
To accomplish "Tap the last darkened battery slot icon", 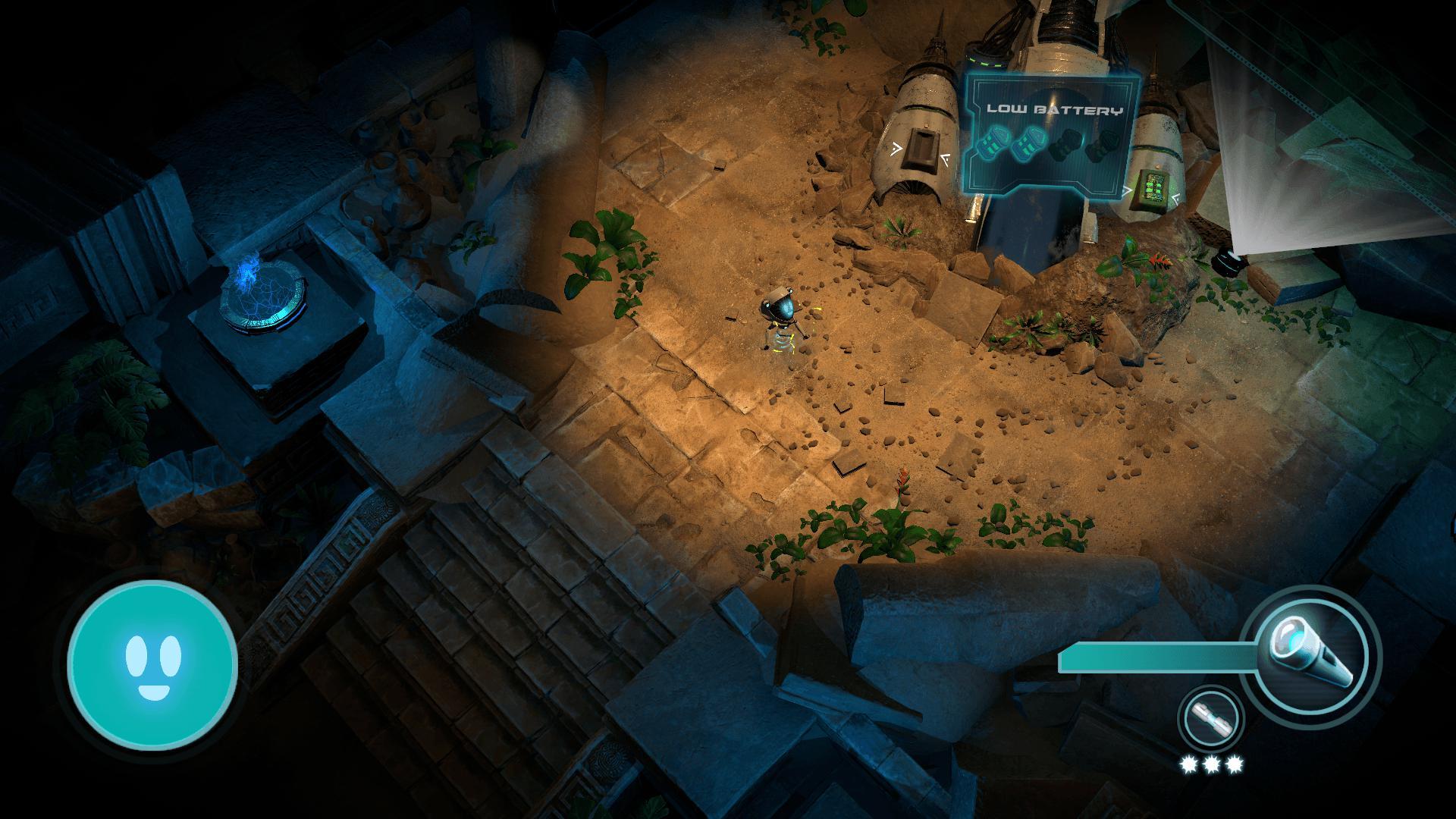I will pyautogui.click(x=1103, y=144).
